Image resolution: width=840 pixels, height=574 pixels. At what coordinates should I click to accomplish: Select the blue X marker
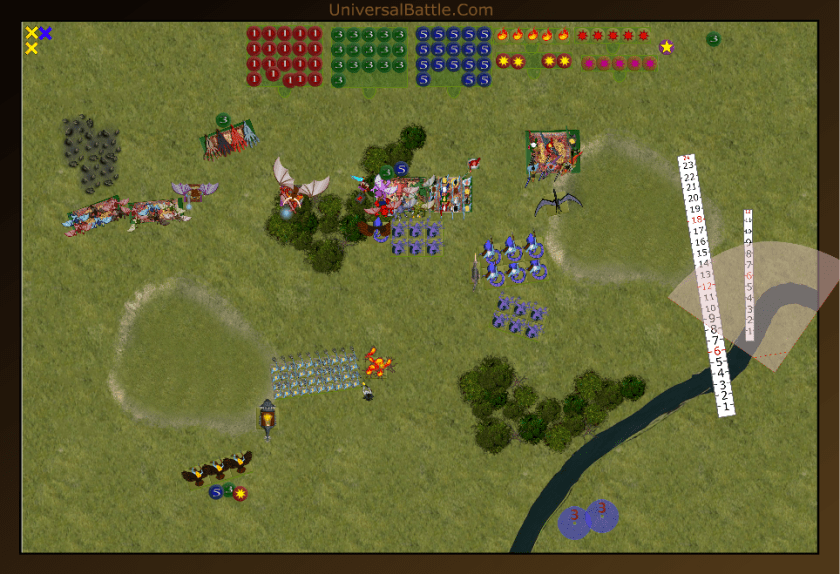46,33
